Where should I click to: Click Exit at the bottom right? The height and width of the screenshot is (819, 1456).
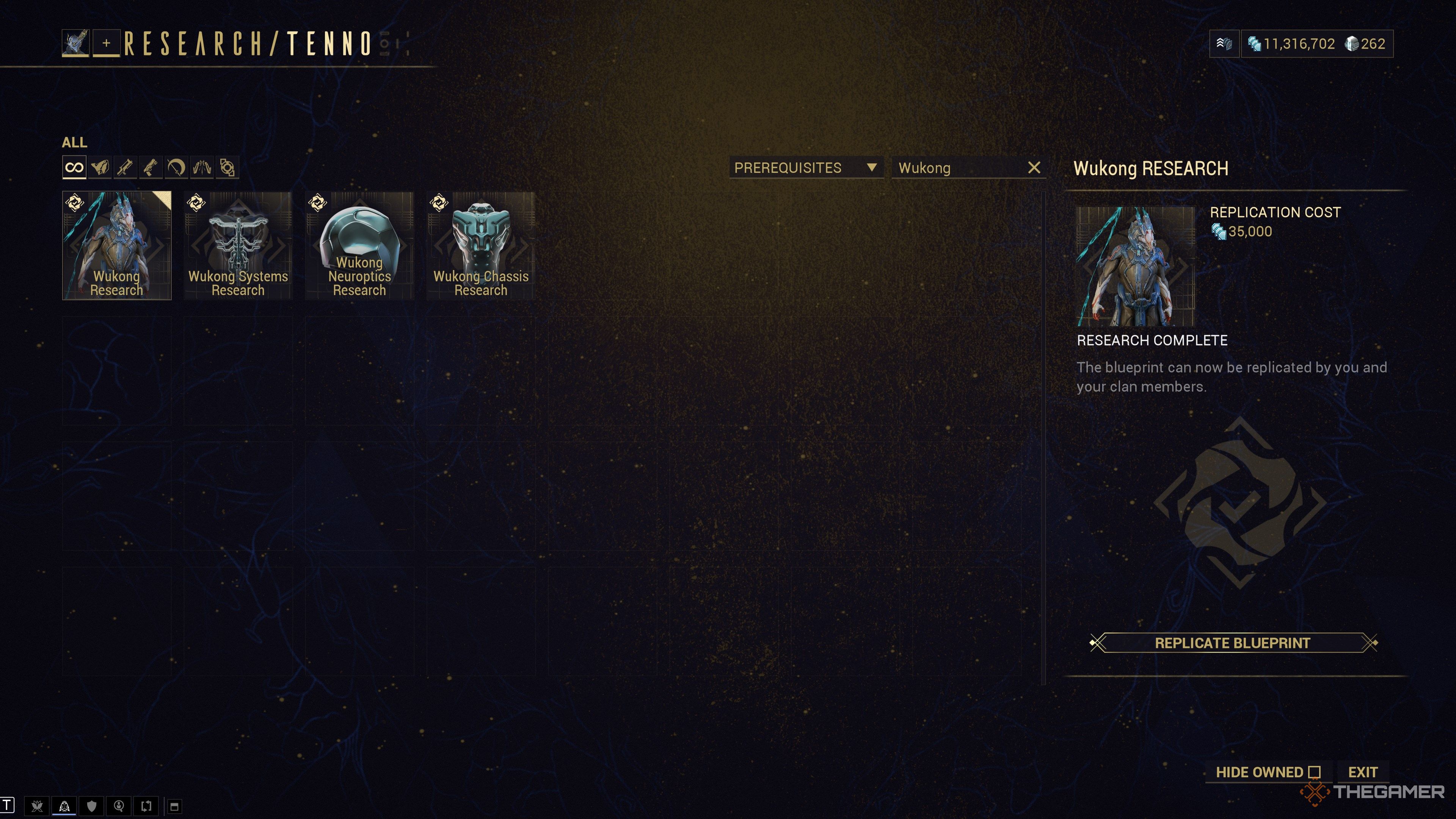coord(1363,772)
